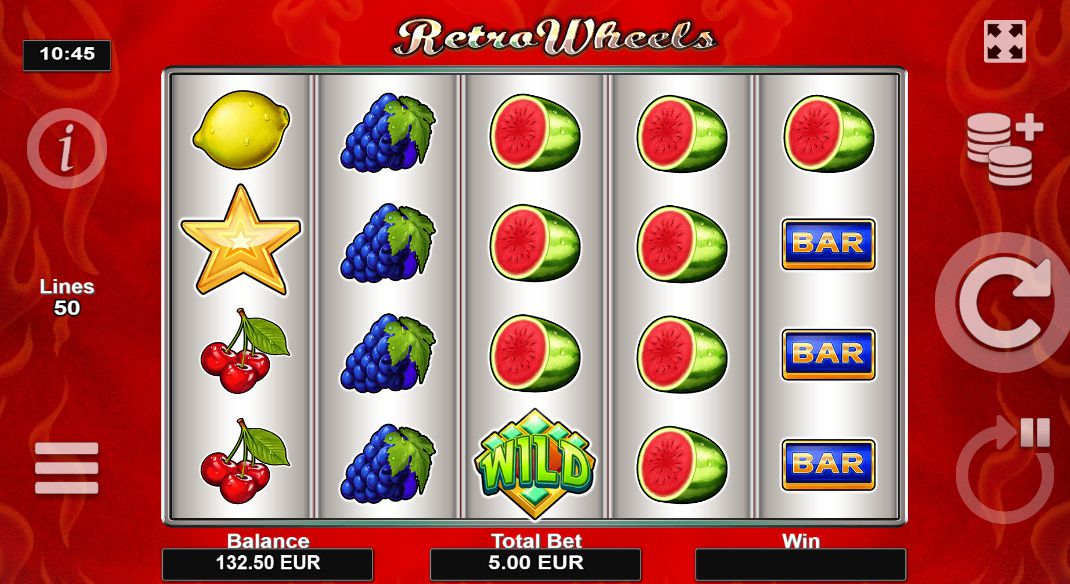Open the info paytable button
The image size is (1070, 584).
[66, 148]
